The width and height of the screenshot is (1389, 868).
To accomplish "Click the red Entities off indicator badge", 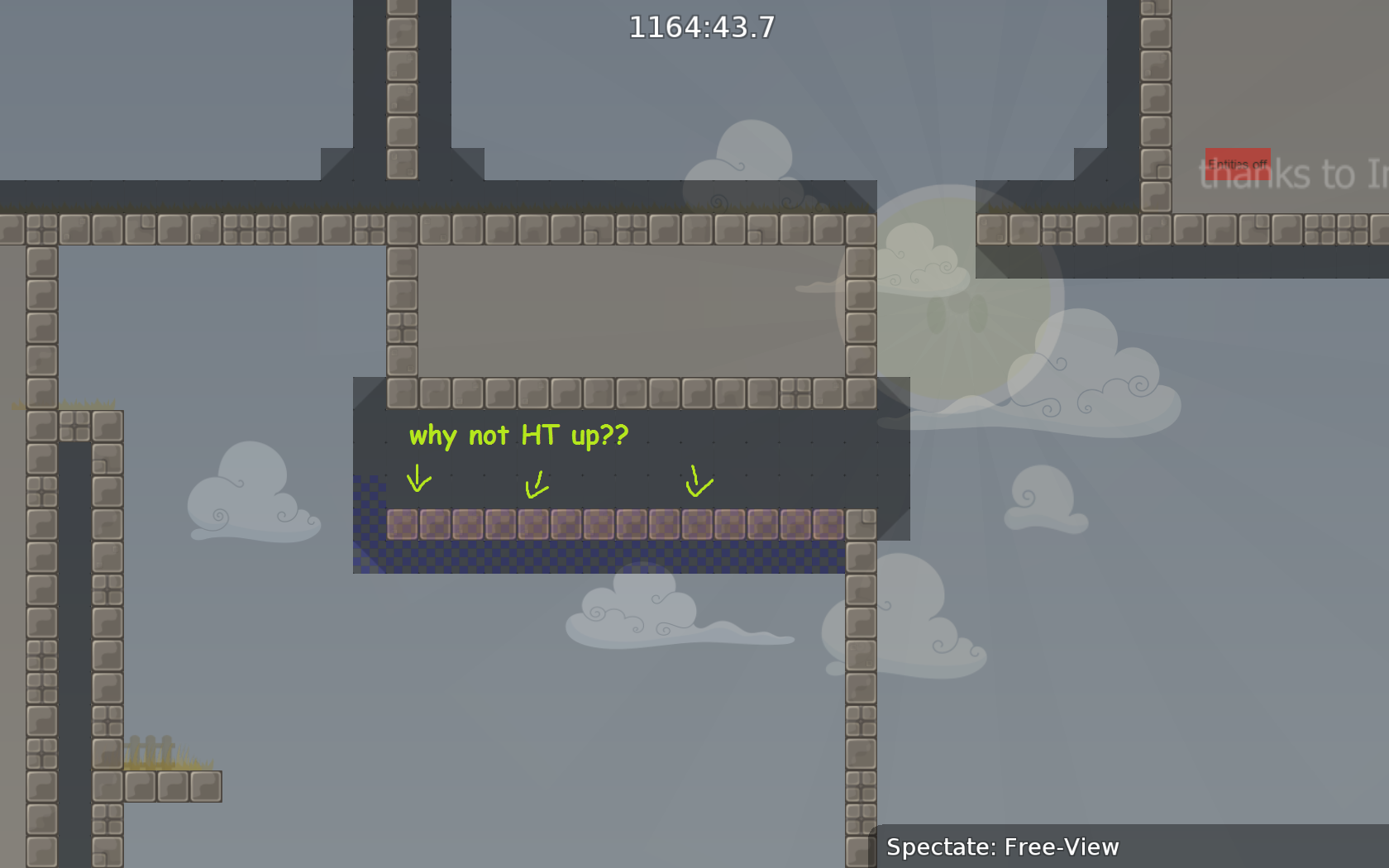I will (1238, 164).
